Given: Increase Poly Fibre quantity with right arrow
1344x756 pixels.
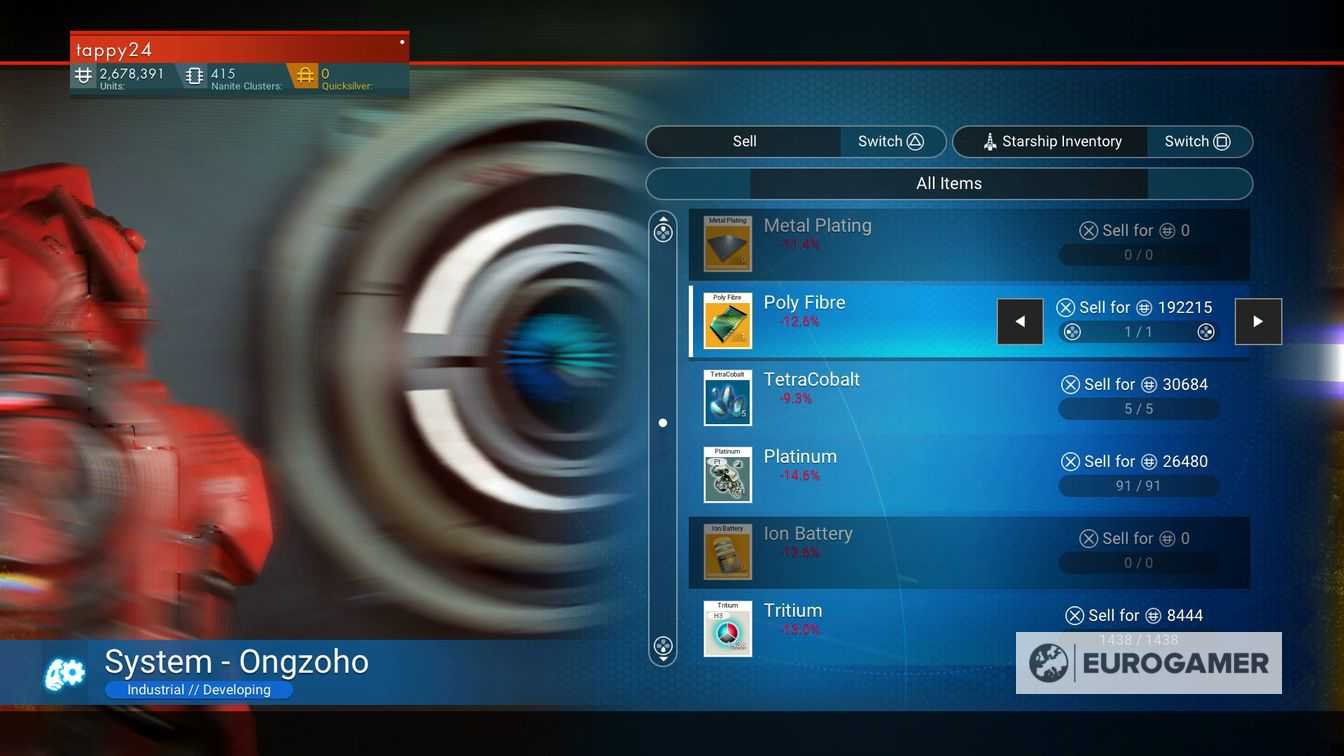Looking at the screenshot, I should 1258,321.
